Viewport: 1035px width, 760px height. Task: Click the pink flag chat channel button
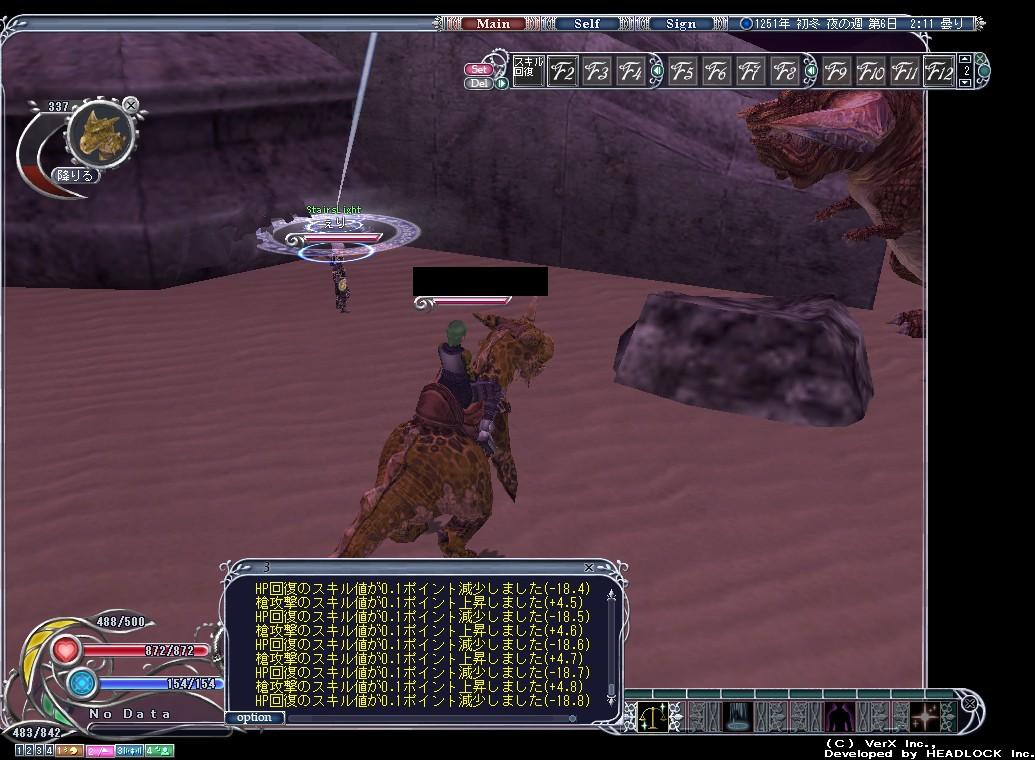[x=98, y=750]
